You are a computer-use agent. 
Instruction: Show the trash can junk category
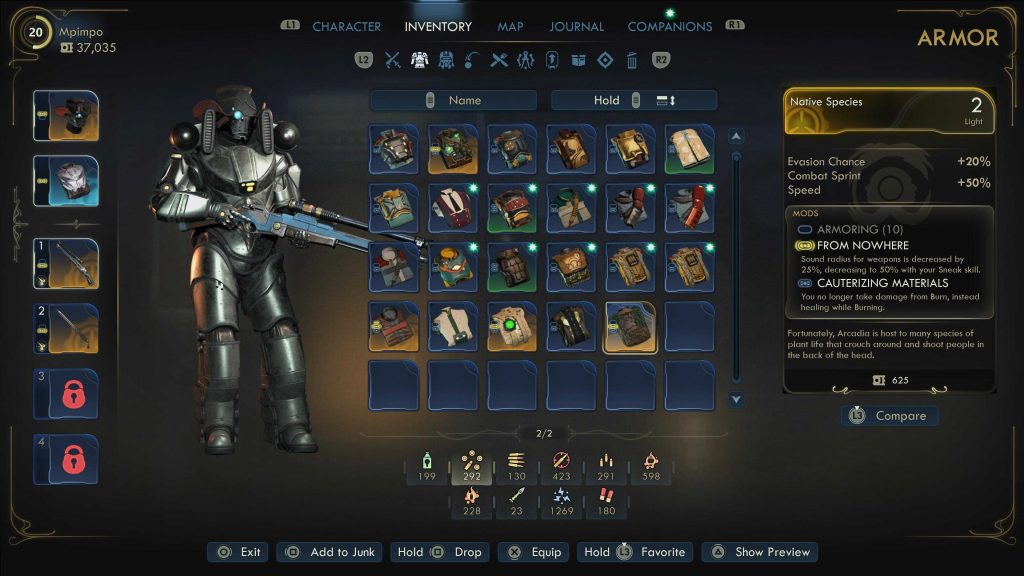(x=631, y=60)
